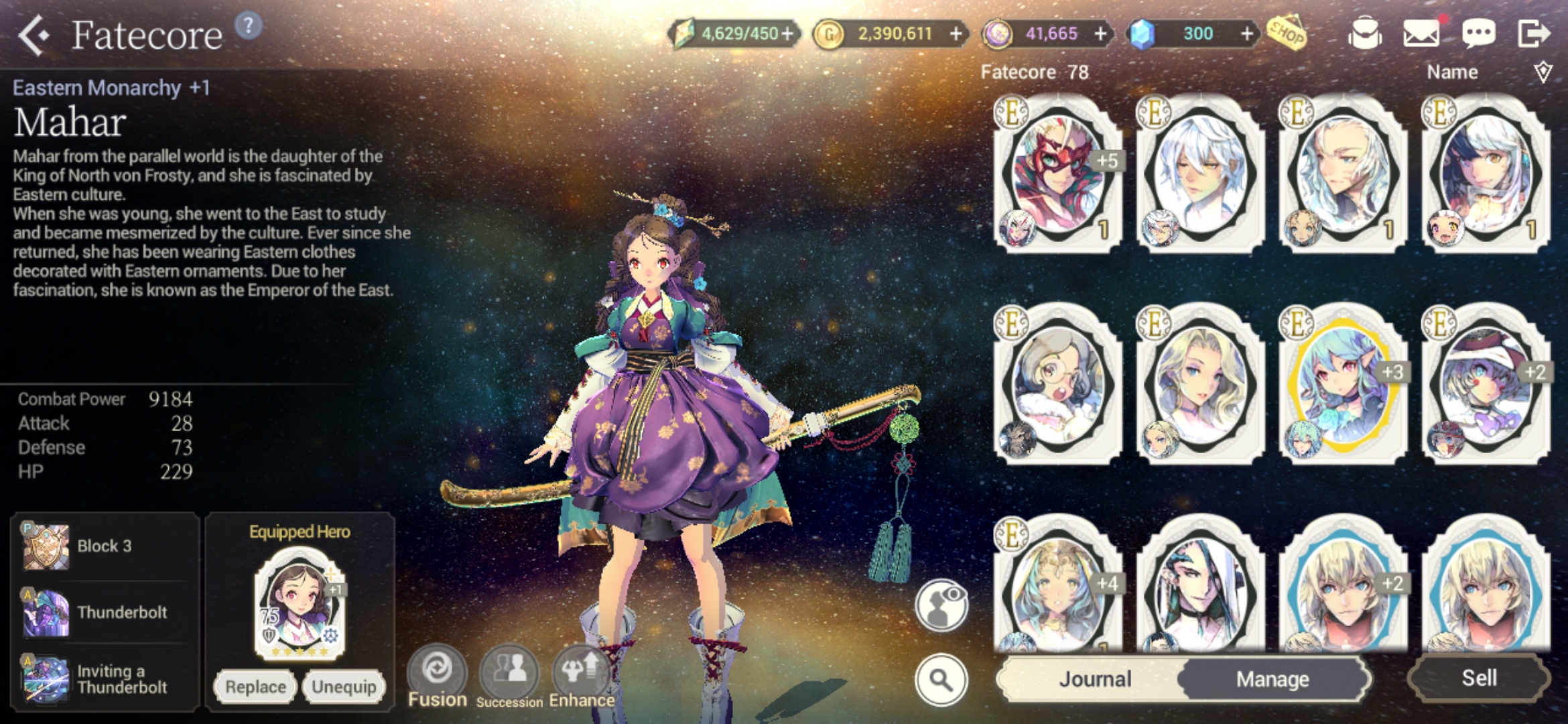The height and width of the screenshot is (724, 1568).
Task: Open the chat speech bubble
Action: [x=1478, y=33]
